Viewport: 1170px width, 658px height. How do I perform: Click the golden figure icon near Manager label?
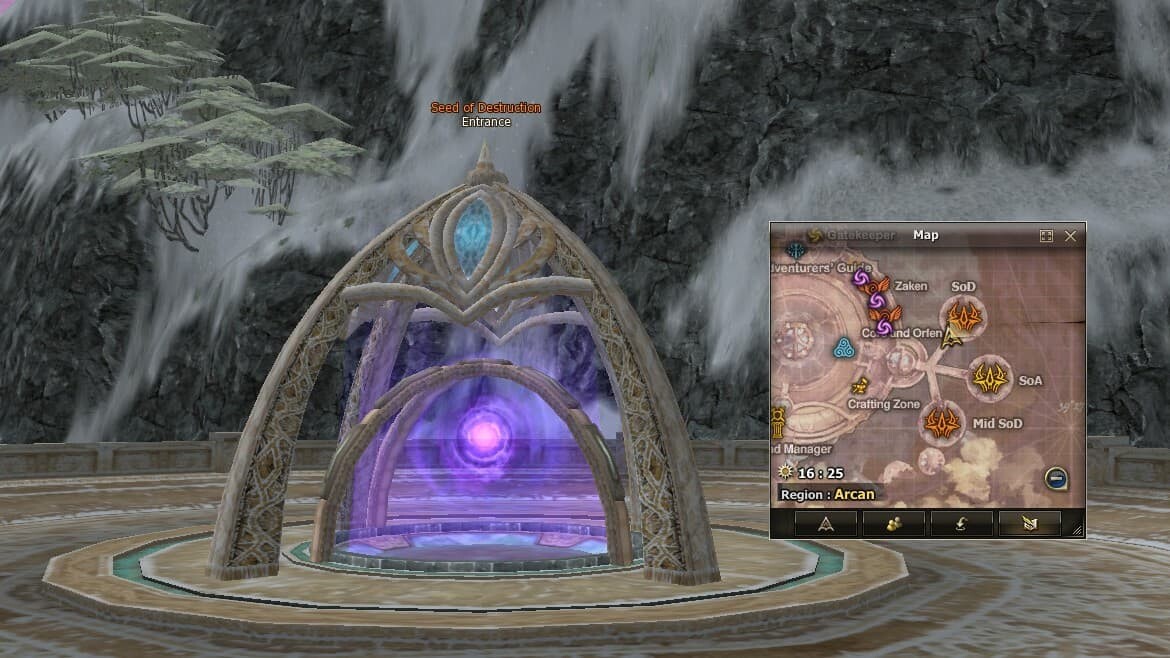pyautogui.click(x=777, y=419)
